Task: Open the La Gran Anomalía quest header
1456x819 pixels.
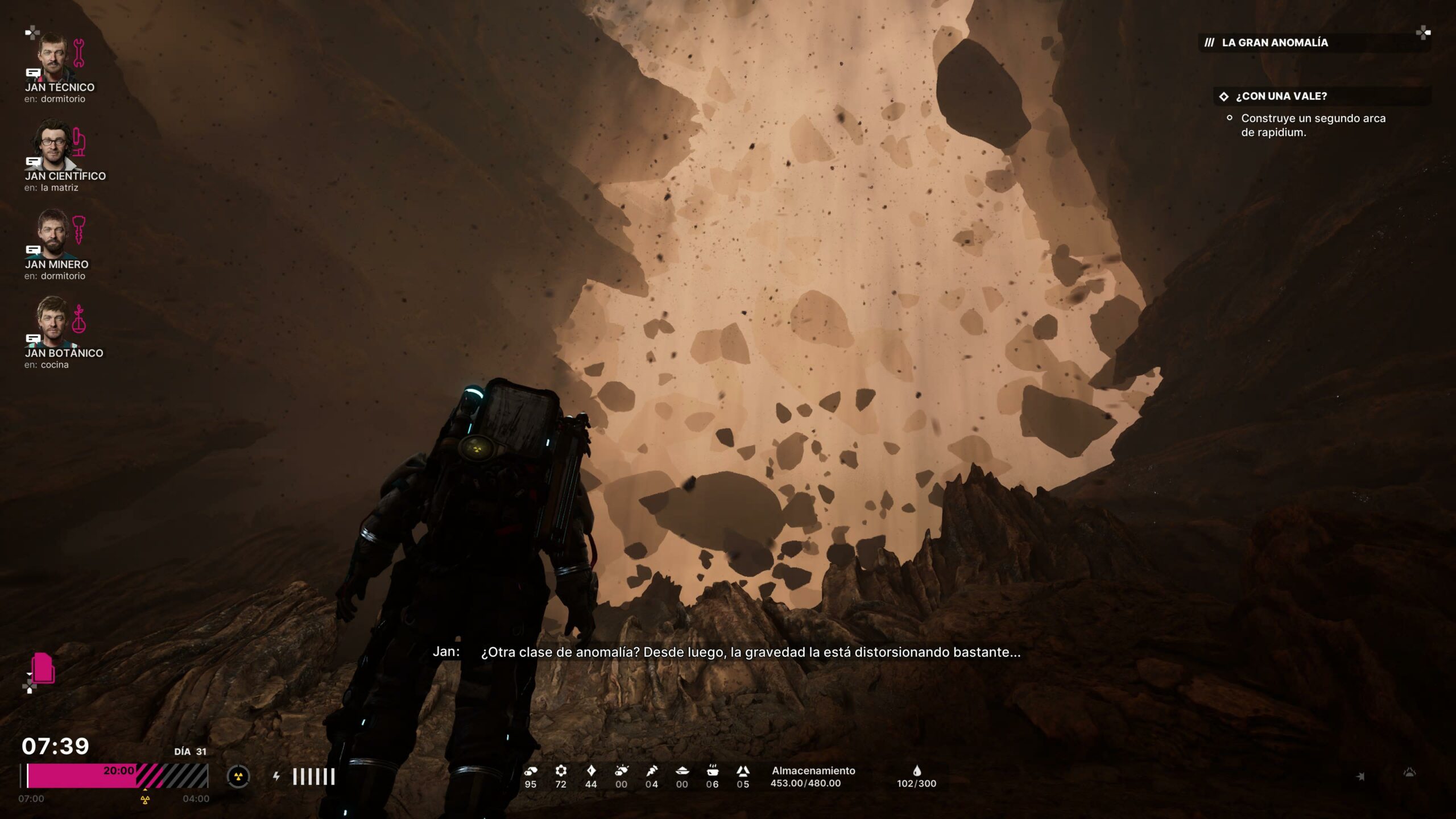Action: point(1274,43)
